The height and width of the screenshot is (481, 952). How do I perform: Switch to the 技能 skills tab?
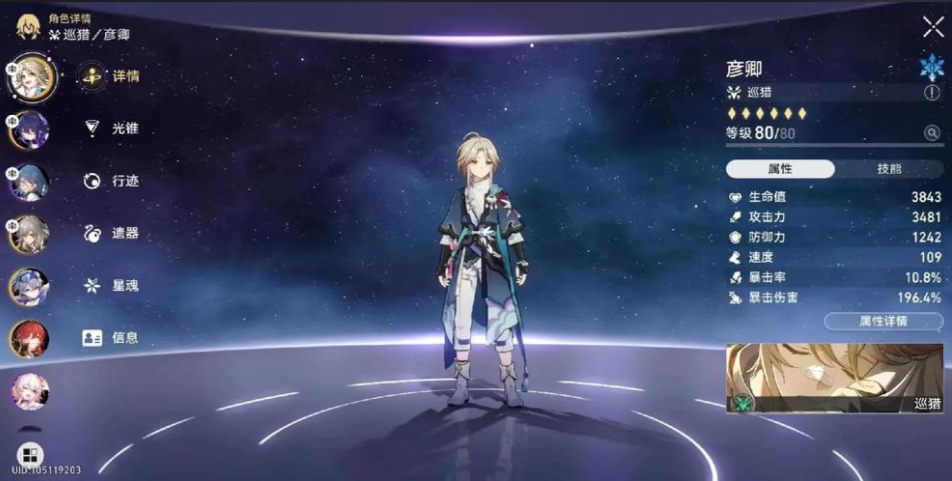(888, 169)
